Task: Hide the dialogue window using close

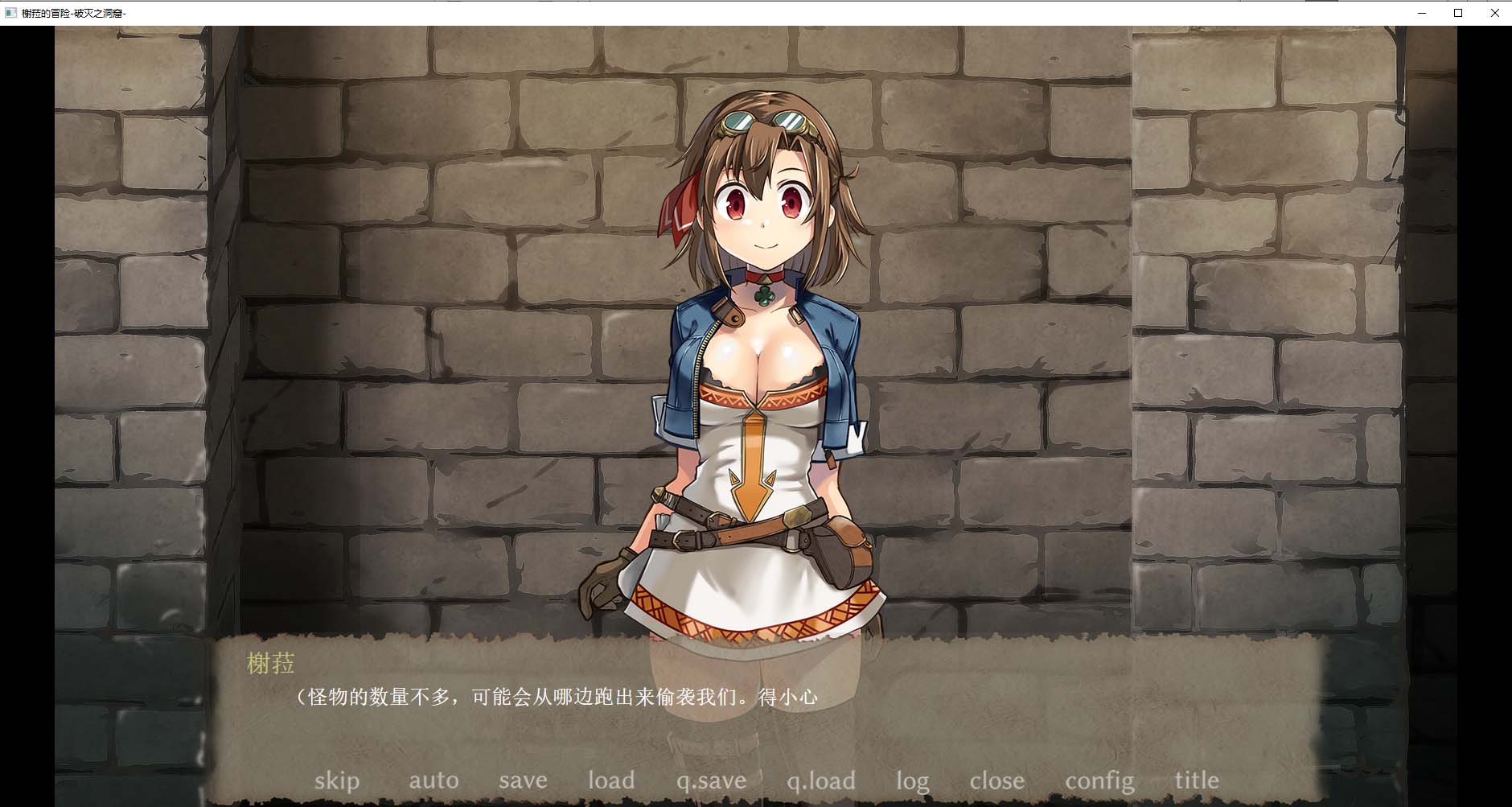Action: pos(997,779)
